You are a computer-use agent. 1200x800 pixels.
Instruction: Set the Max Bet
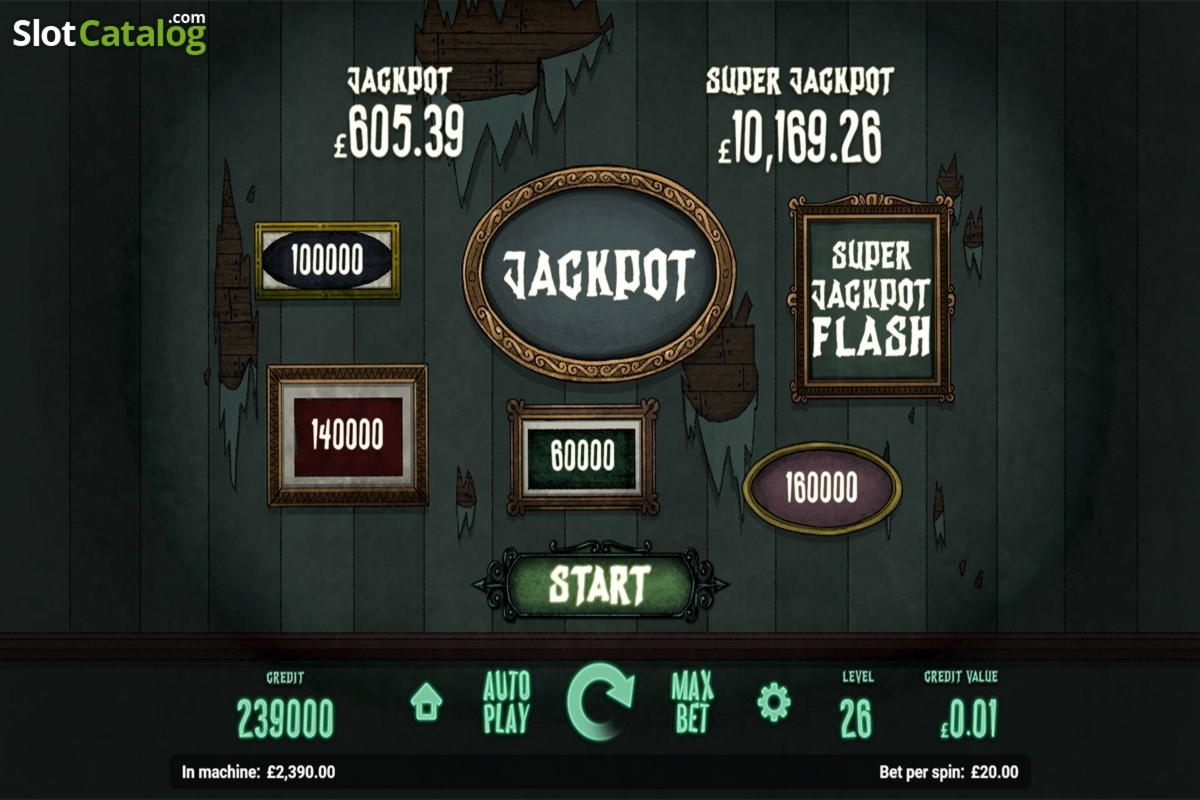(692, 703)
